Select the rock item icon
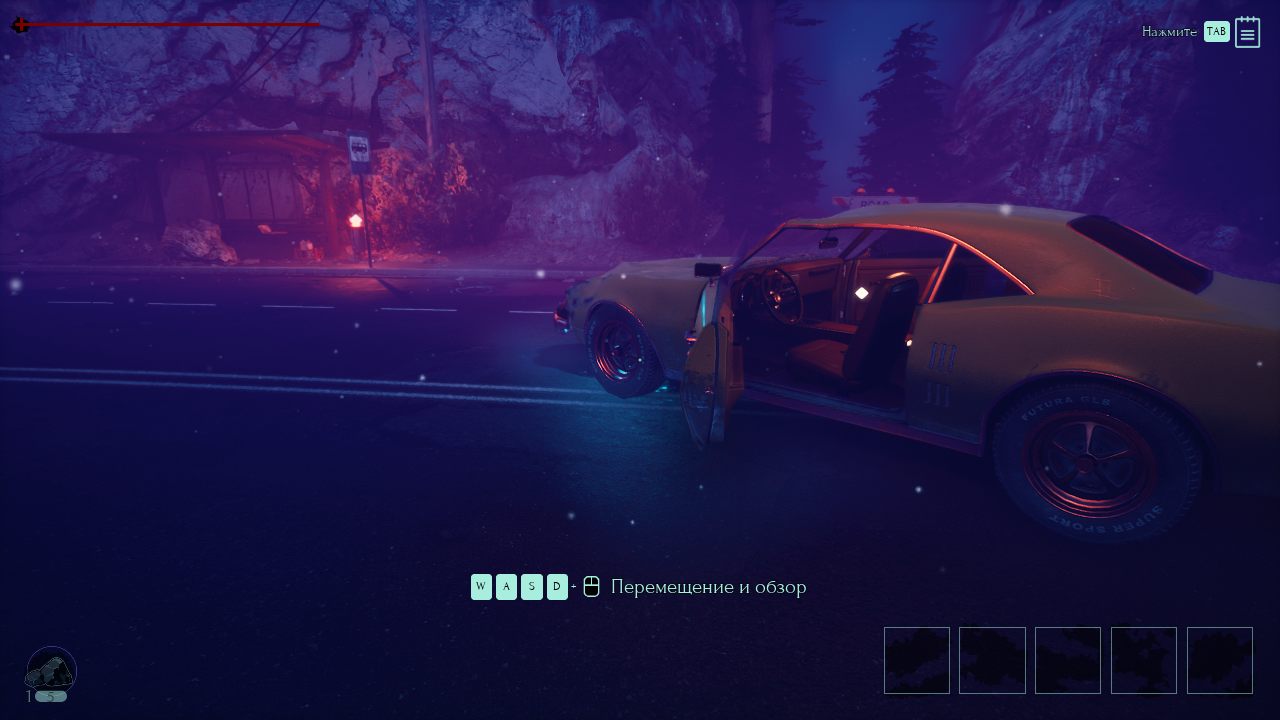 pos(51,668)
